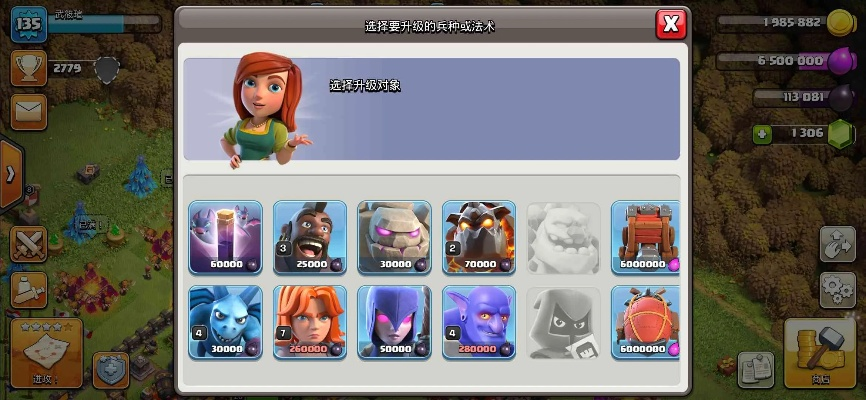Open the mail inbox envelope
This screenshot has width=866, height=400.
click(x=30, y=108)
